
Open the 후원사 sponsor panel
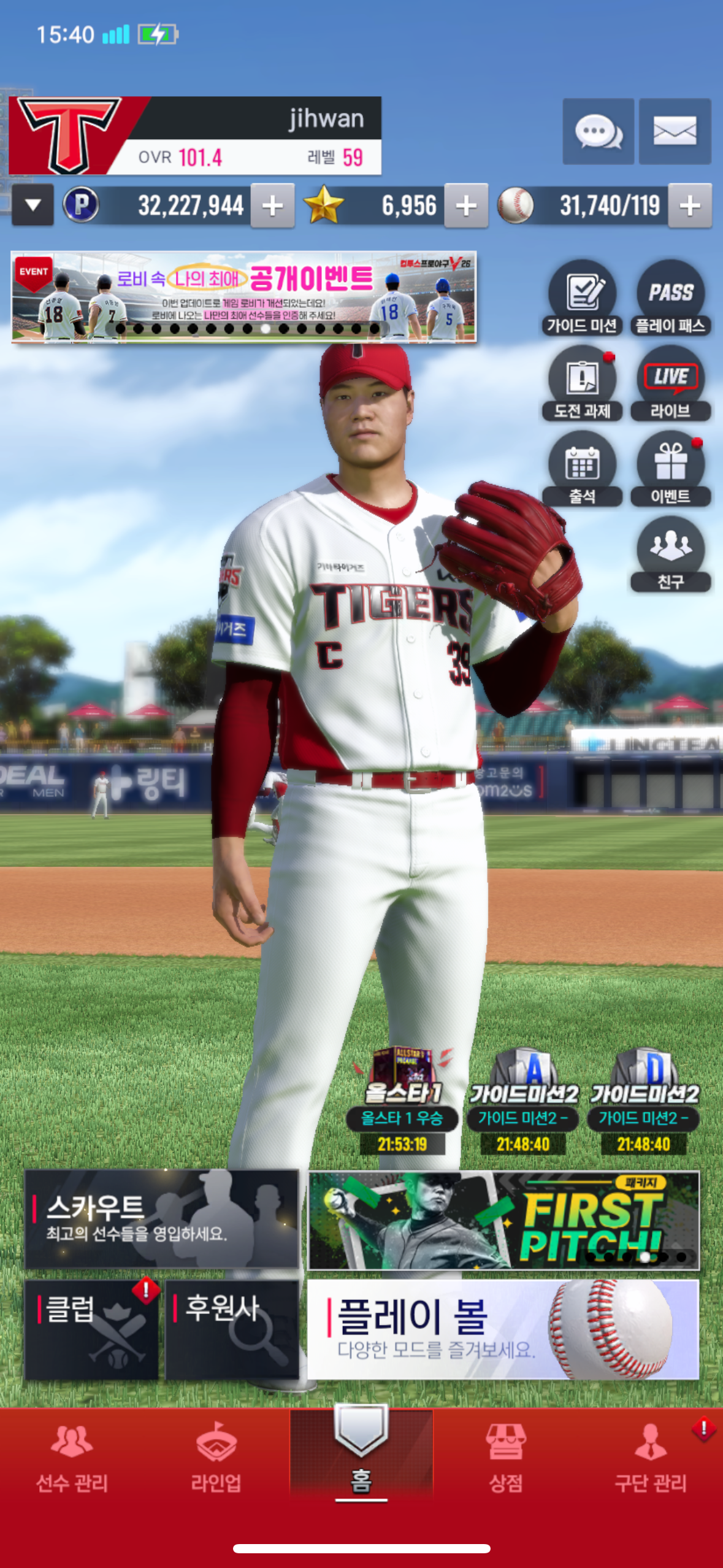[x=232, y=1329]
